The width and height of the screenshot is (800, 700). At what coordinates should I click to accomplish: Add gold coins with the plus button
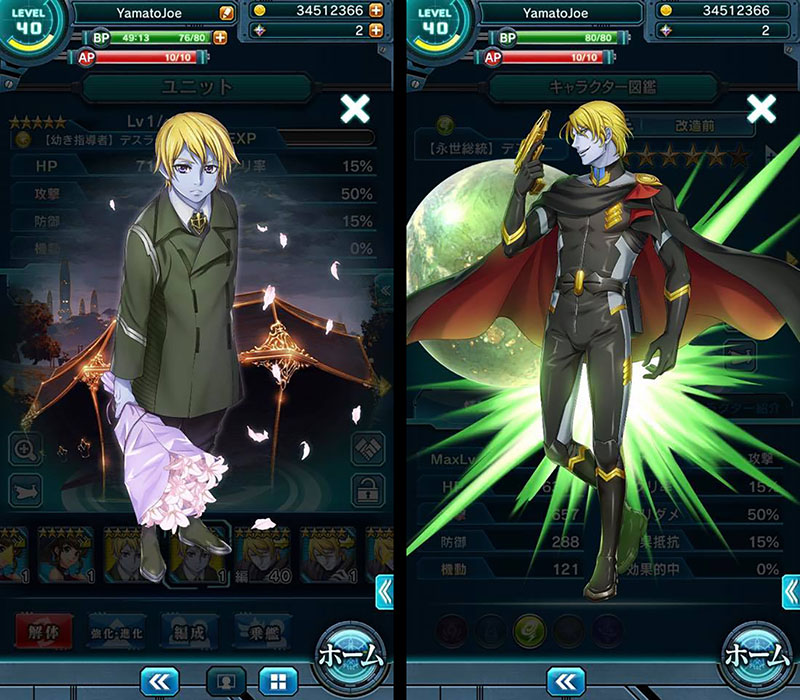pos(375,11)
